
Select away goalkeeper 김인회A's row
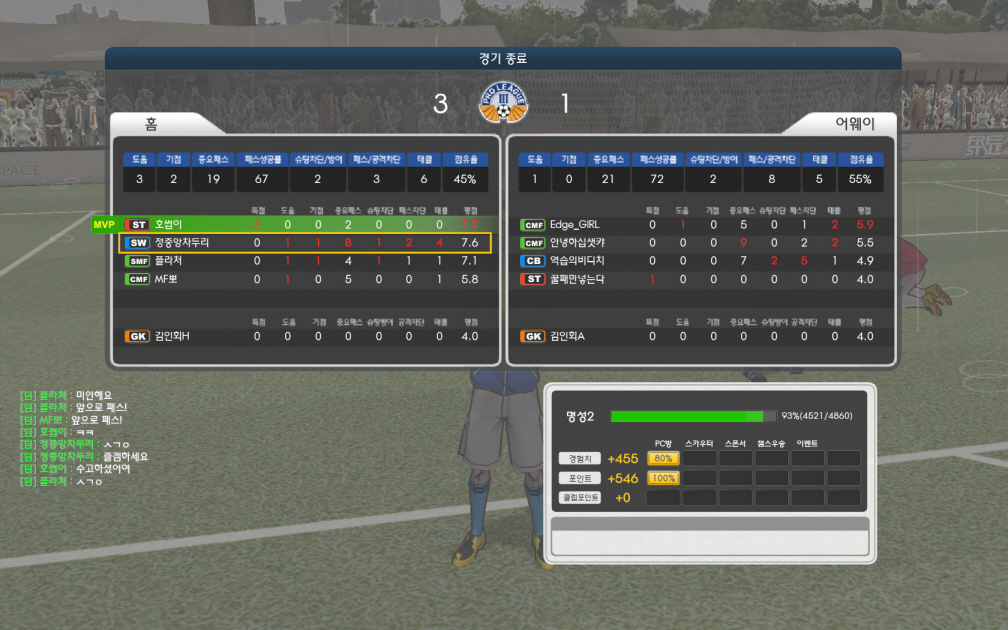pyautogui.click(x=701, y=336)
